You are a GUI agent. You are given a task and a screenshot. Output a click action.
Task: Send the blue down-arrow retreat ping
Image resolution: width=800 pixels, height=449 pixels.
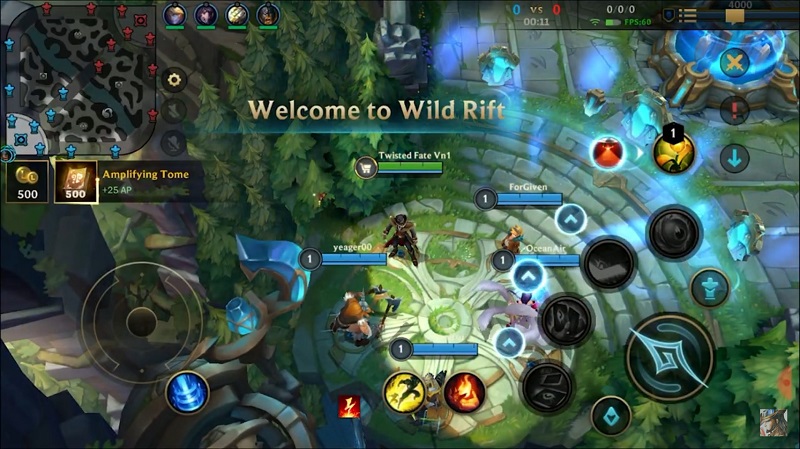point(735,158)
